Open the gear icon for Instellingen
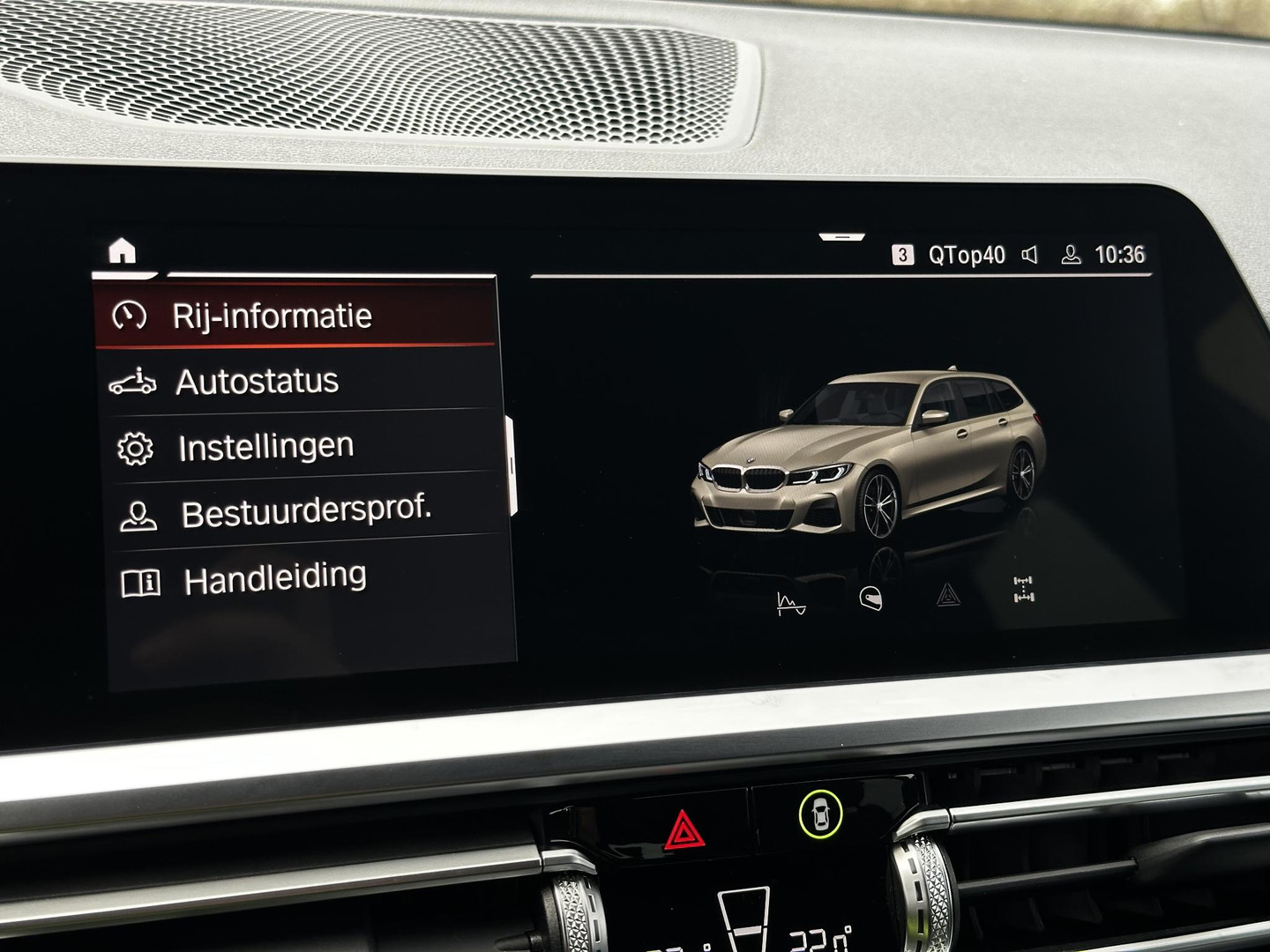Screen dimensions: 1270x952 [x=134, y=446]
